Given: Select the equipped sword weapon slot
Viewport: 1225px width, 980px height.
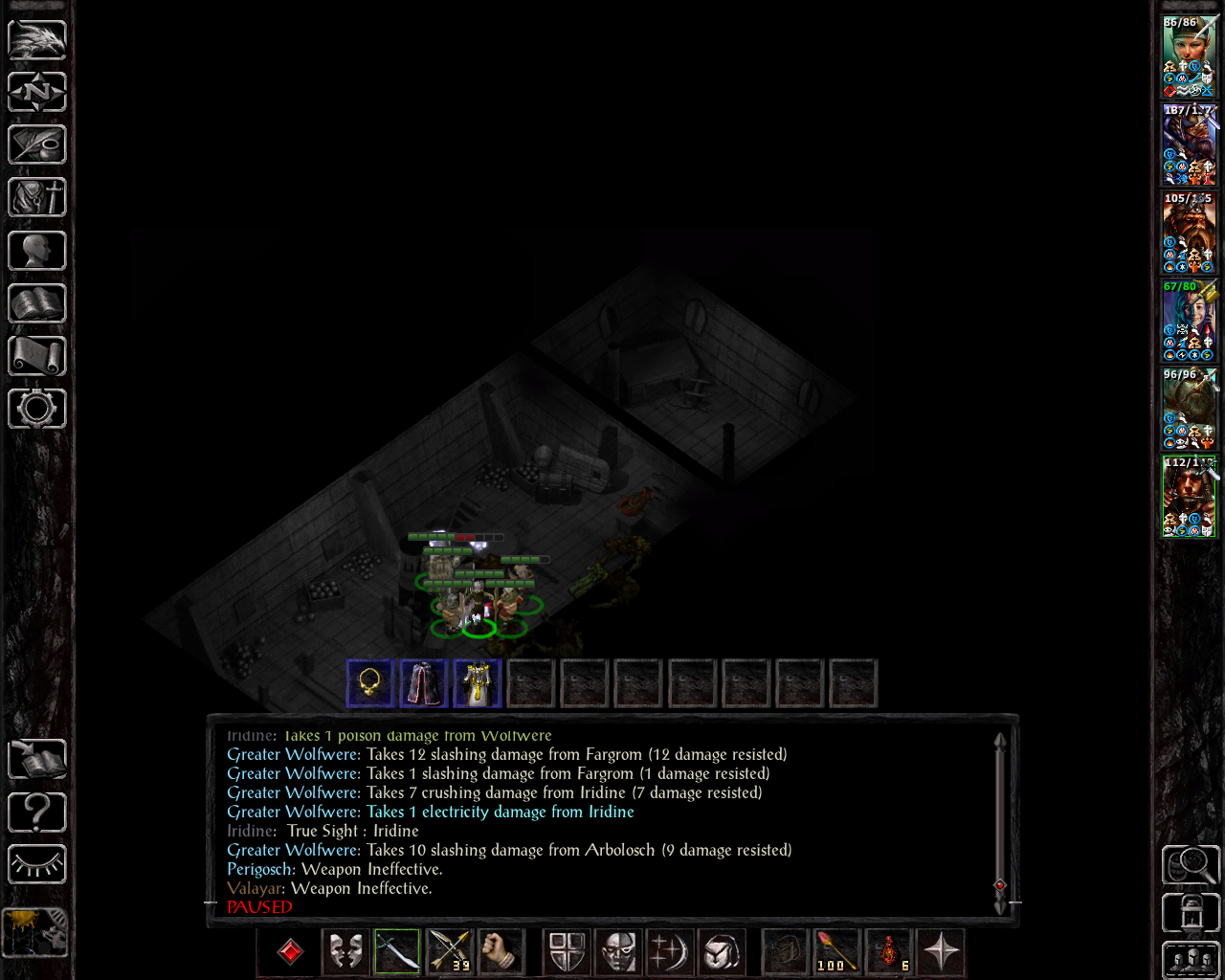Looking at the screenshot, I should [397, 951].
